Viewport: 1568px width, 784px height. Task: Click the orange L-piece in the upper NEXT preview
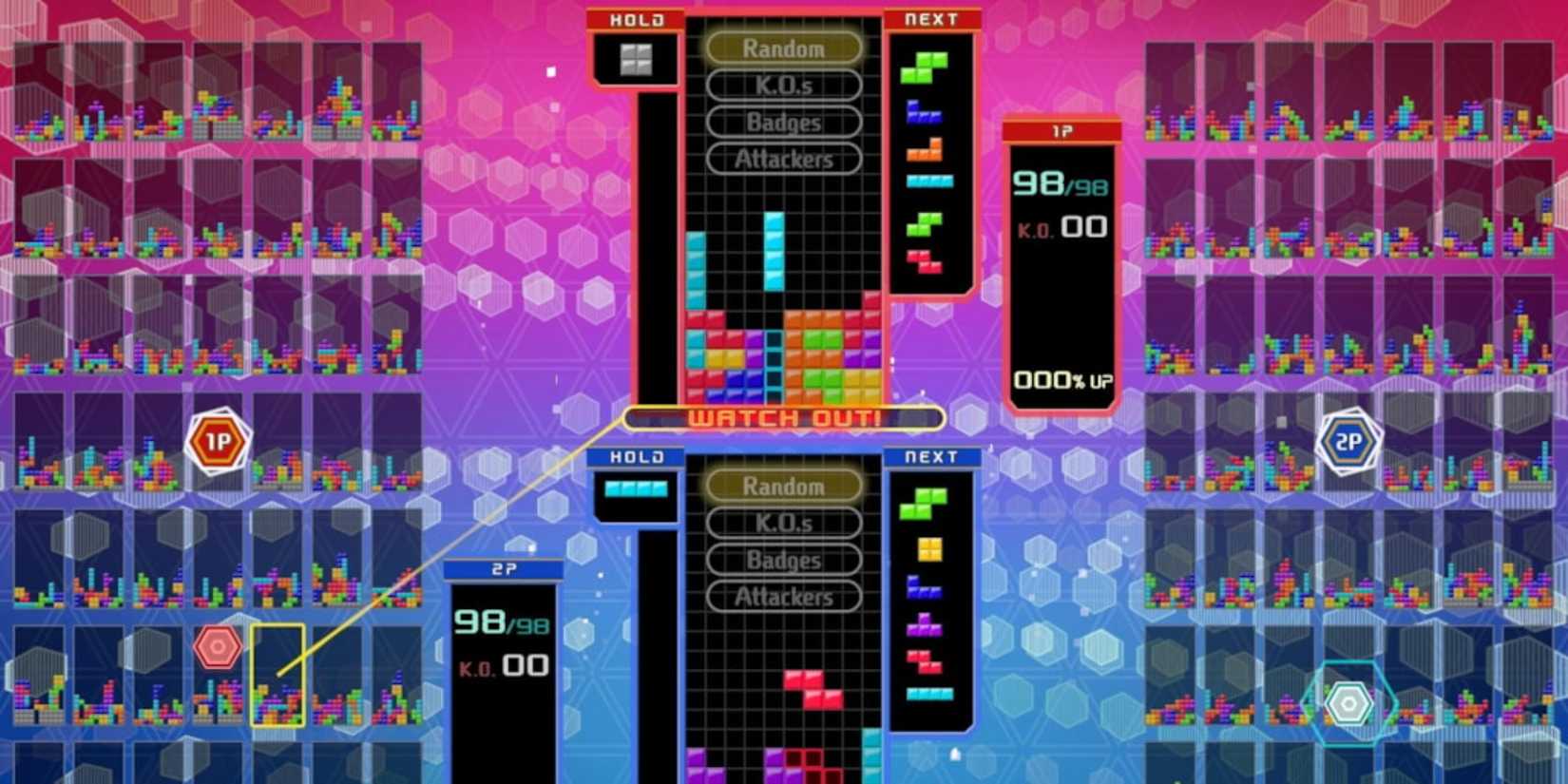click(924, 148)
